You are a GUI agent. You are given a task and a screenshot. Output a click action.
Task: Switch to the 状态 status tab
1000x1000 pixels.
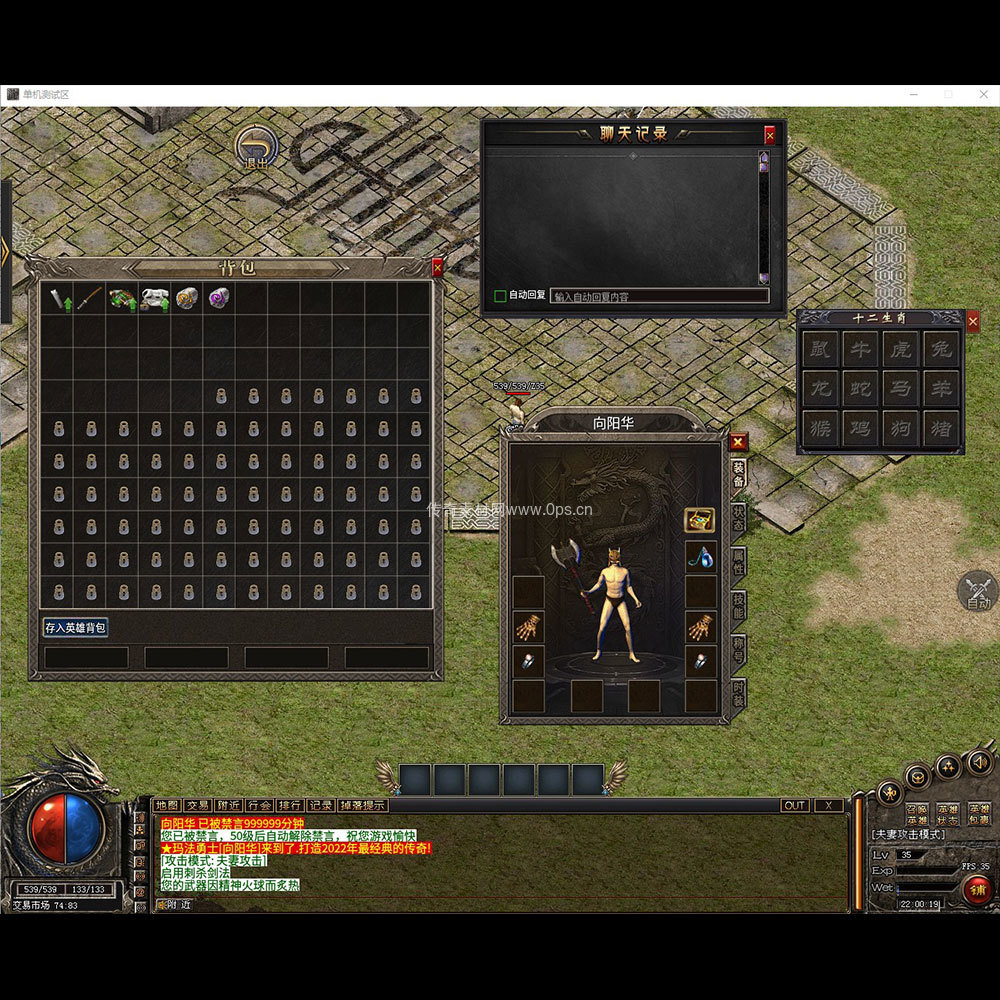[738, 518]
